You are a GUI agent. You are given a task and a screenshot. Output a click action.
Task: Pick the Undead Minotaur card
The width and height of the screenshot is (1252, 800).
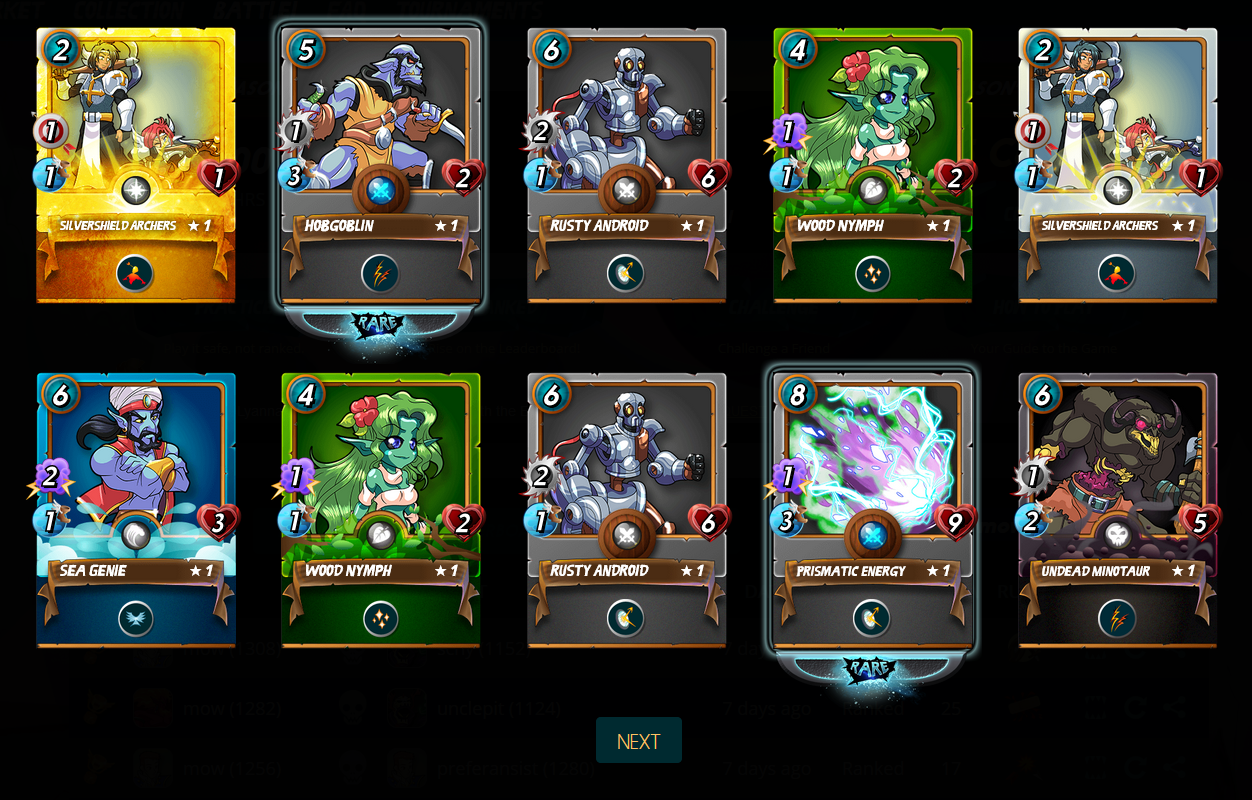click(1117, 510)
